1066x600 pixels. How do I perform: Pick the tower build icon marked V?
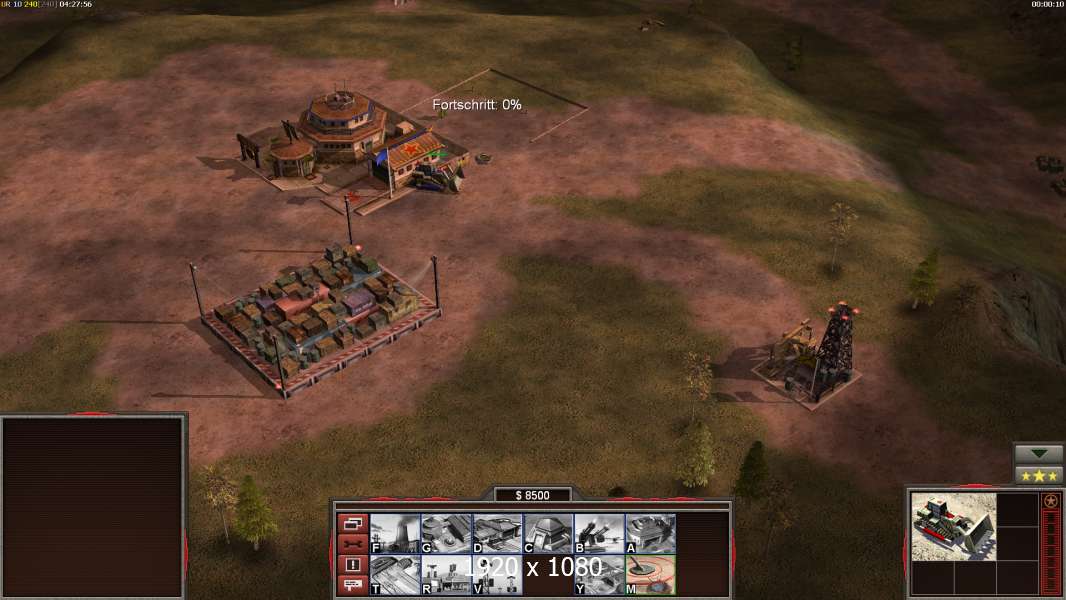(x=497, y=574)
